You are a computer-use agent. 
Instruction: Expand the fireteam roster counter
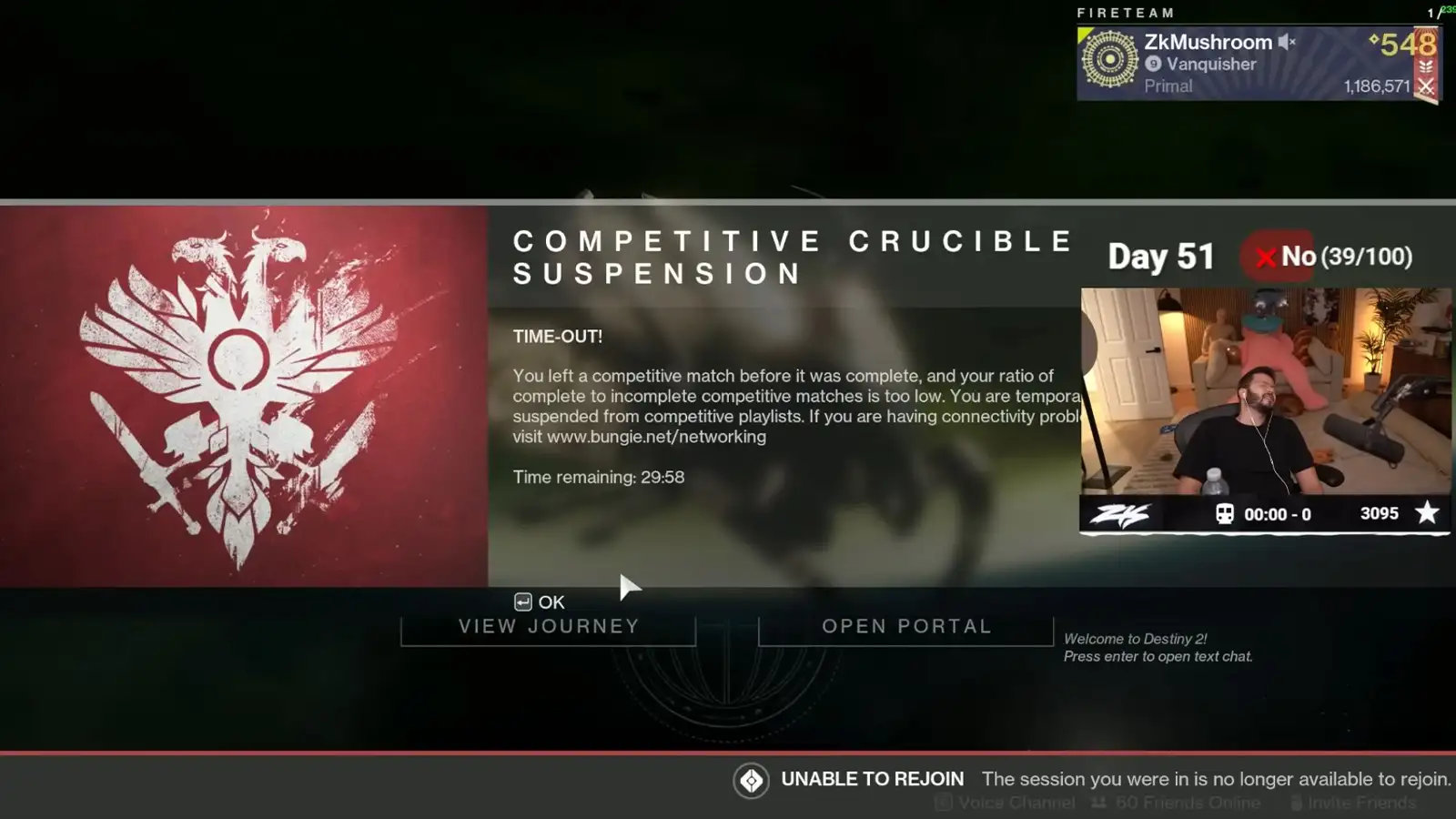[1434, 12]
